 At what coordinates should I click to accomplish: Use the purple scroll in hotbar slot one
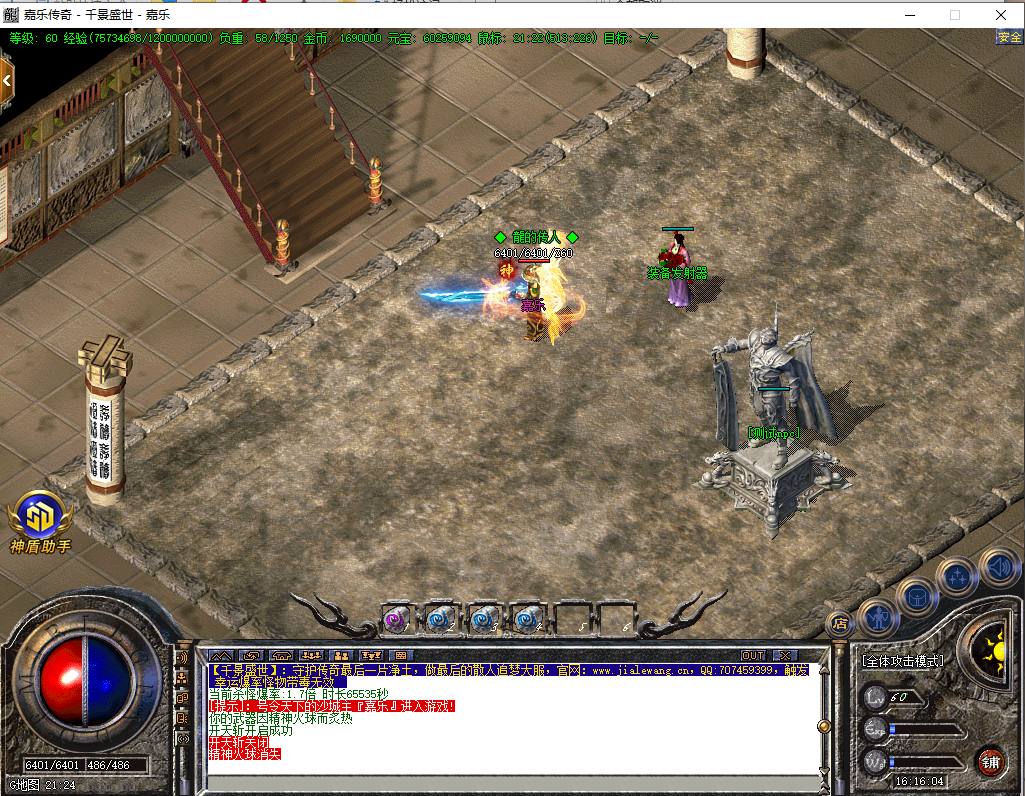(398, 620)
